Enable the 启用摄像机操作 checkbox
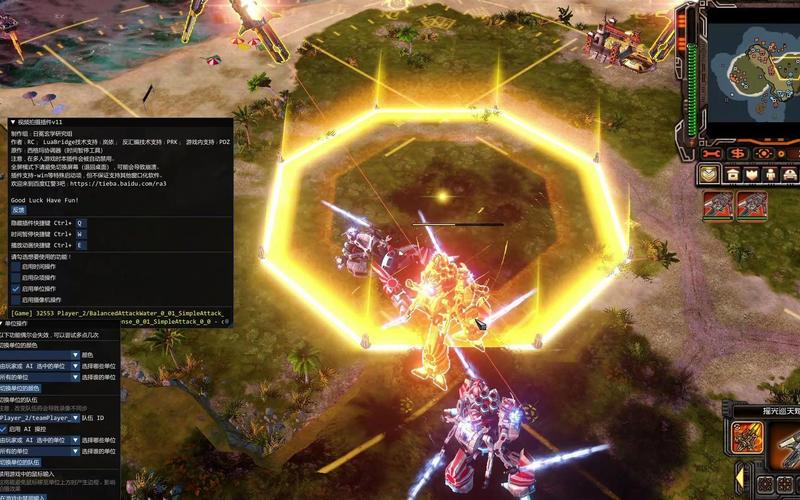 click(x=16, y=300)
